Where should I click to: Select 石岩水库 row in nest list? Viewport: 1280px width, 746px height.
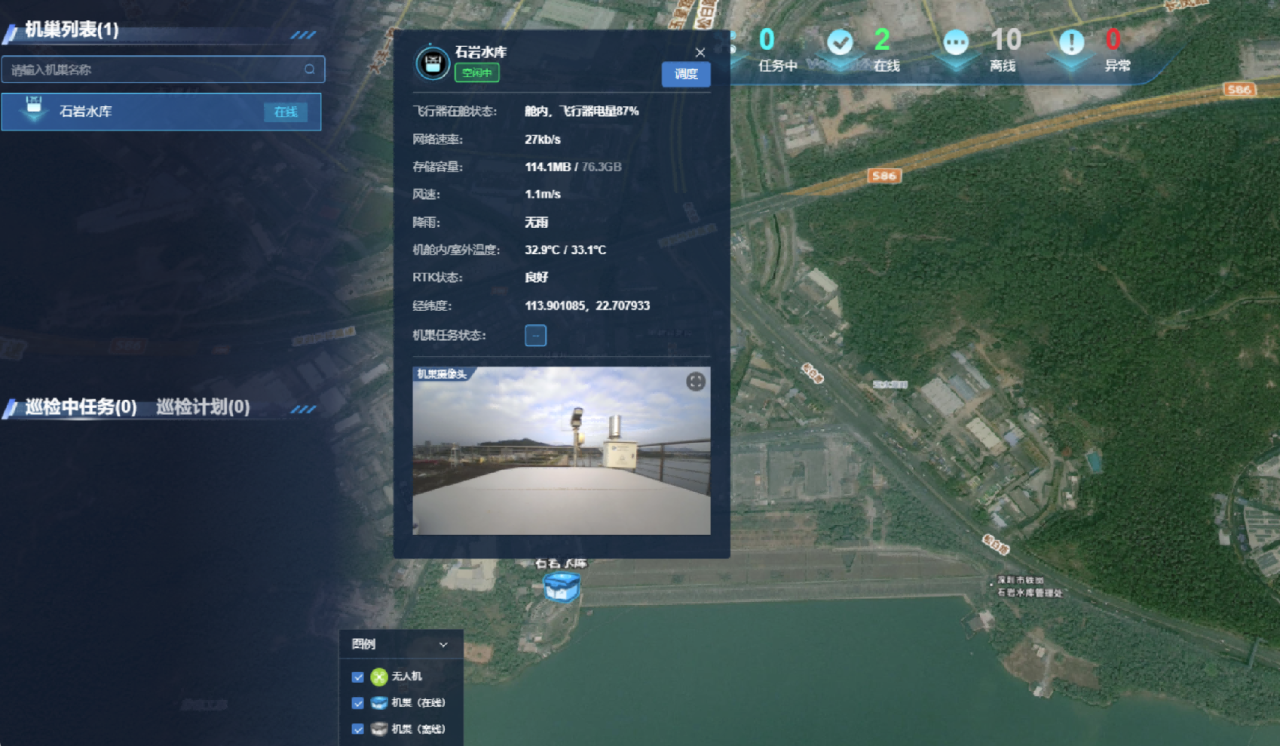point(160,112)
